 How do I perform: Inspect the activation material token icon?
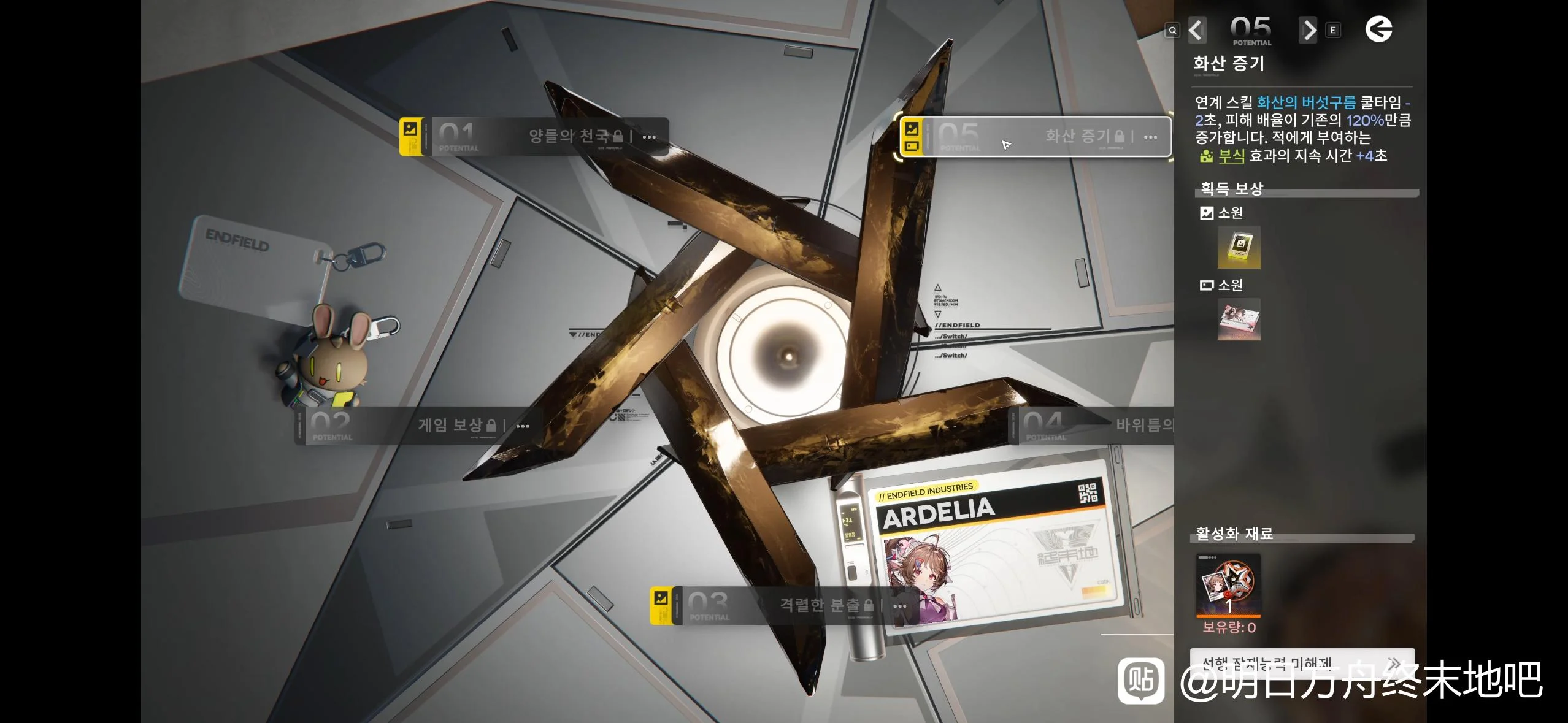1228,585
